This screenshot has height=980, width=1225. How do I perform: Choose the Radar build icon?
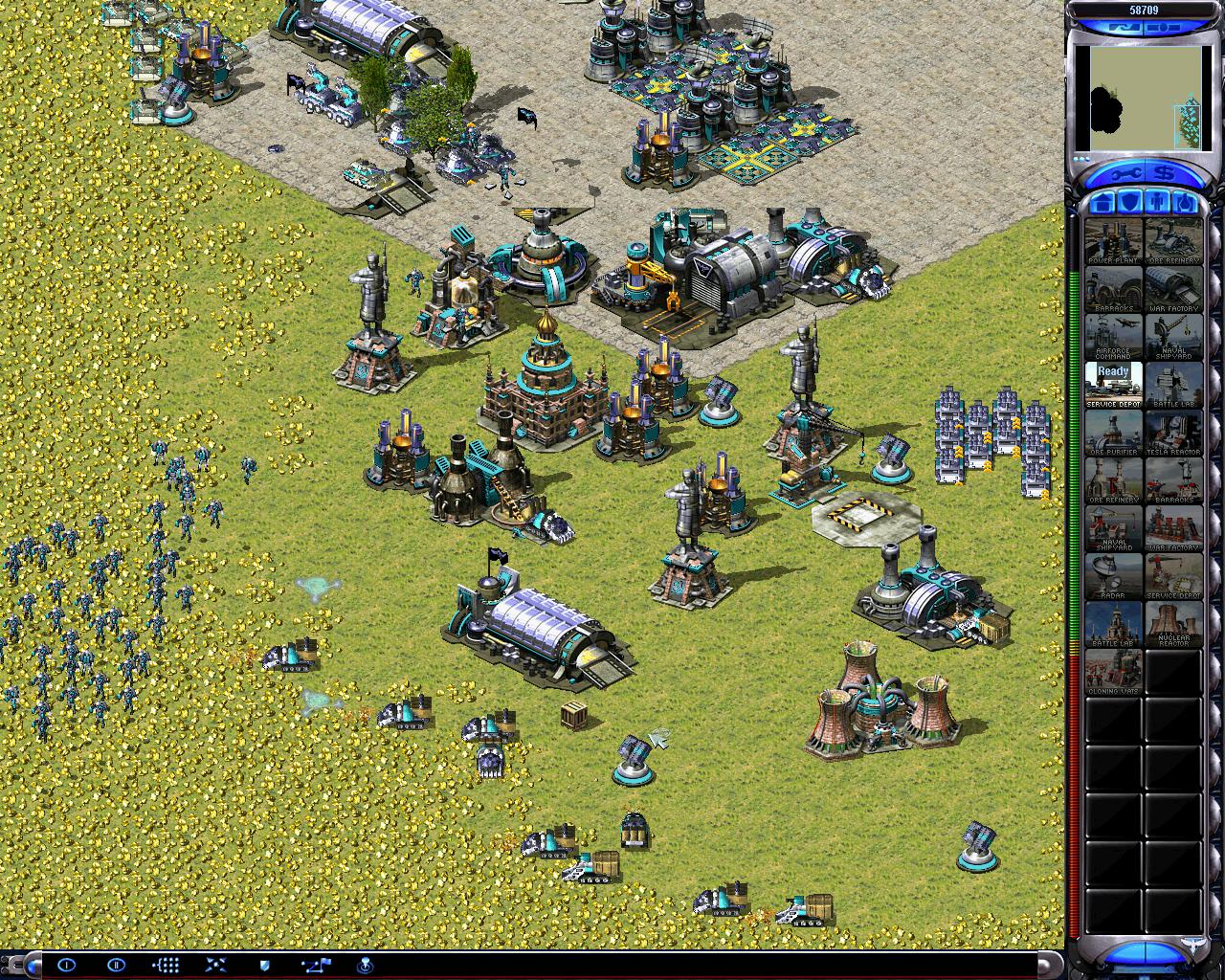coord(1113,575)
